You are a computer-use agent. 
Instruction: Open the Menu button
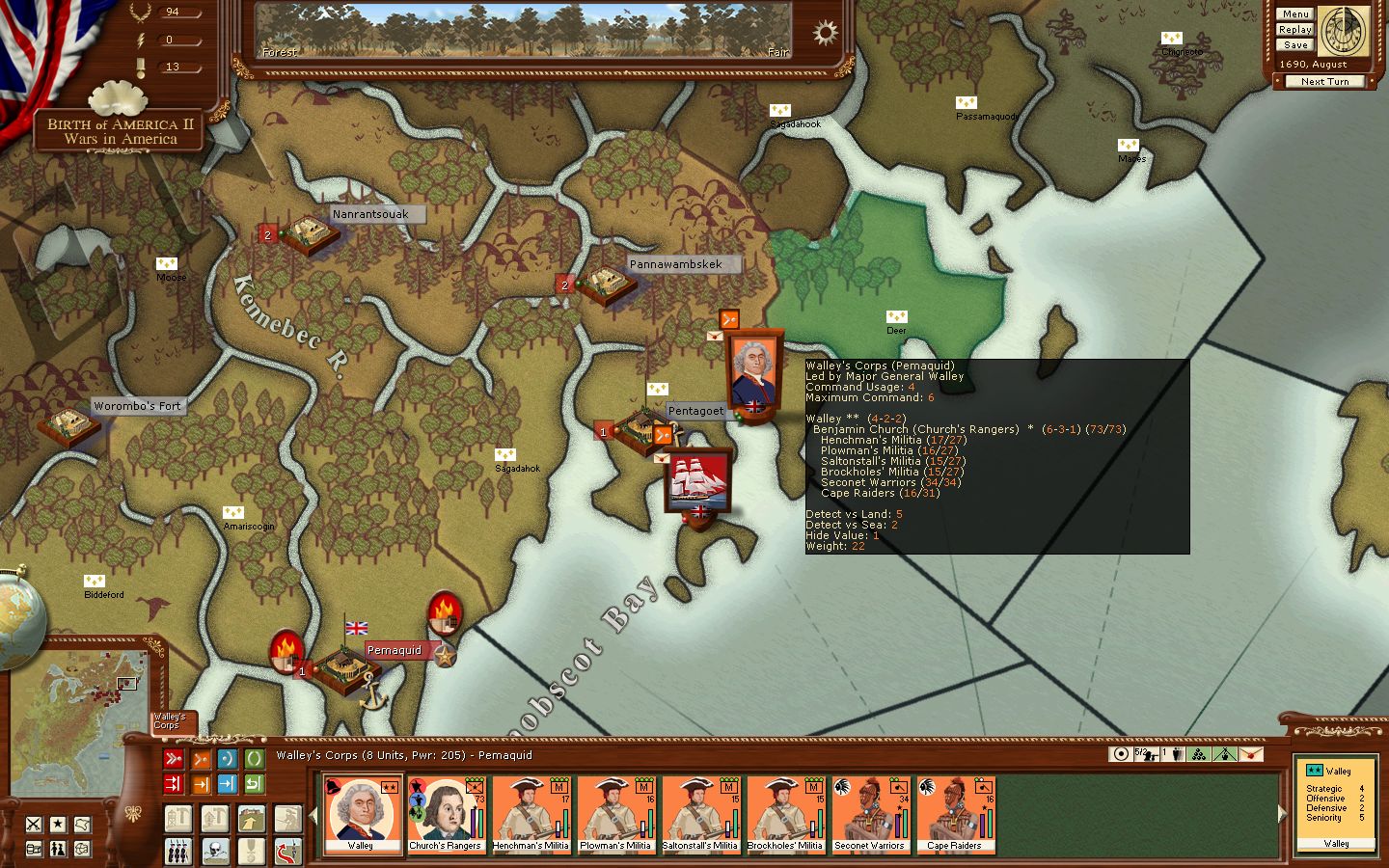pos(1294,14)
